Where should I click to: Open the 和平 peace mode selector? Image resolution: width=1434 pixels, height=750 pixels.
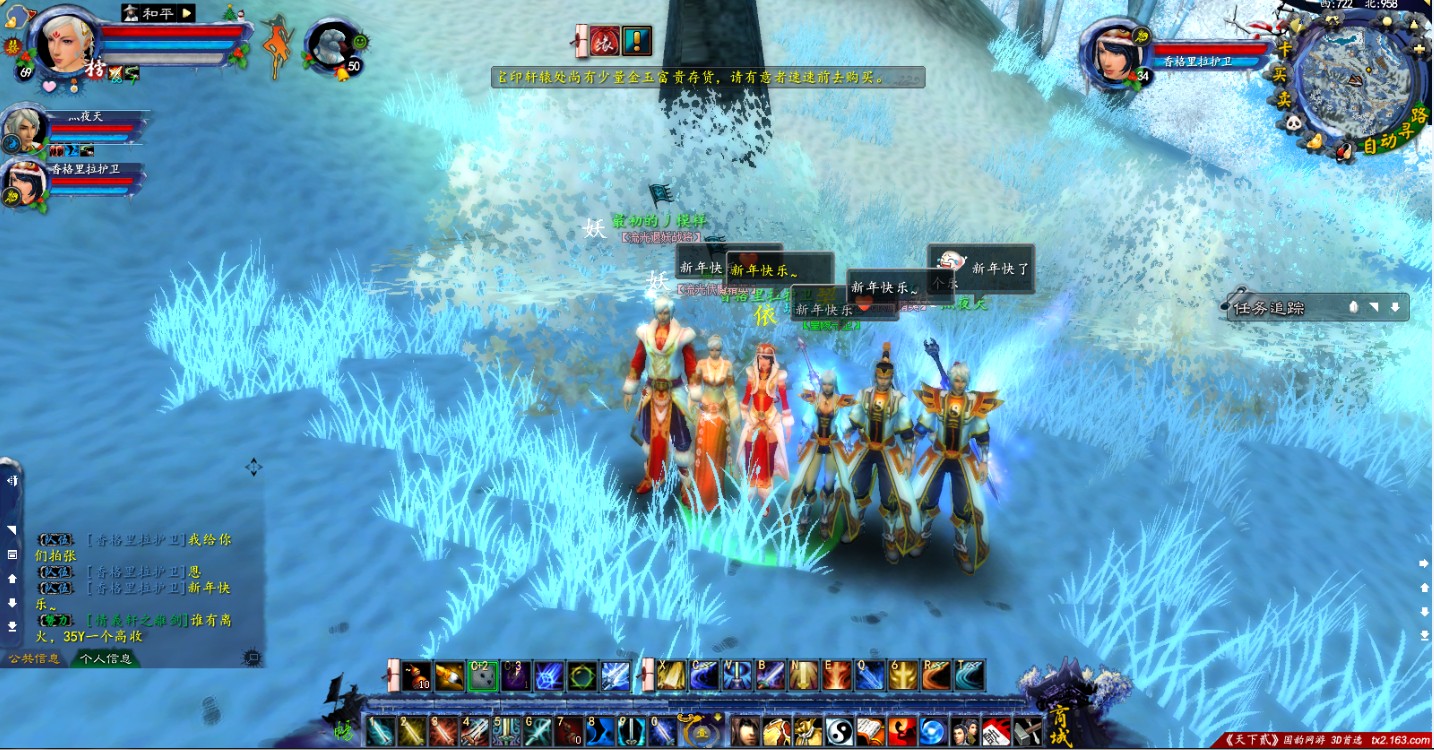[x=158, y=13]
